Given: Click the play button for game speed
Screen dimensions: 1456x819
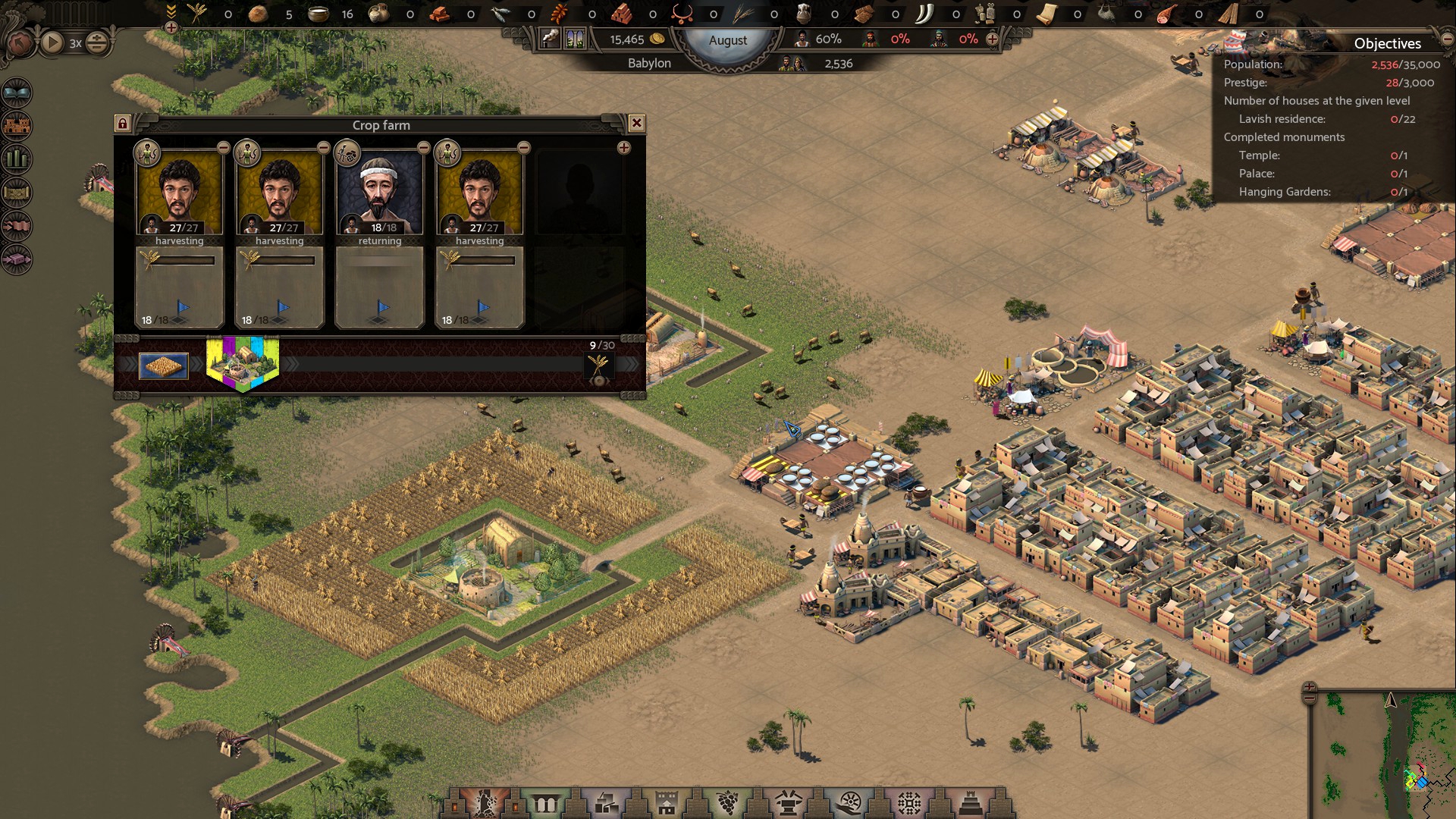Looking at the screenshot, I should [x=52, y=42].
